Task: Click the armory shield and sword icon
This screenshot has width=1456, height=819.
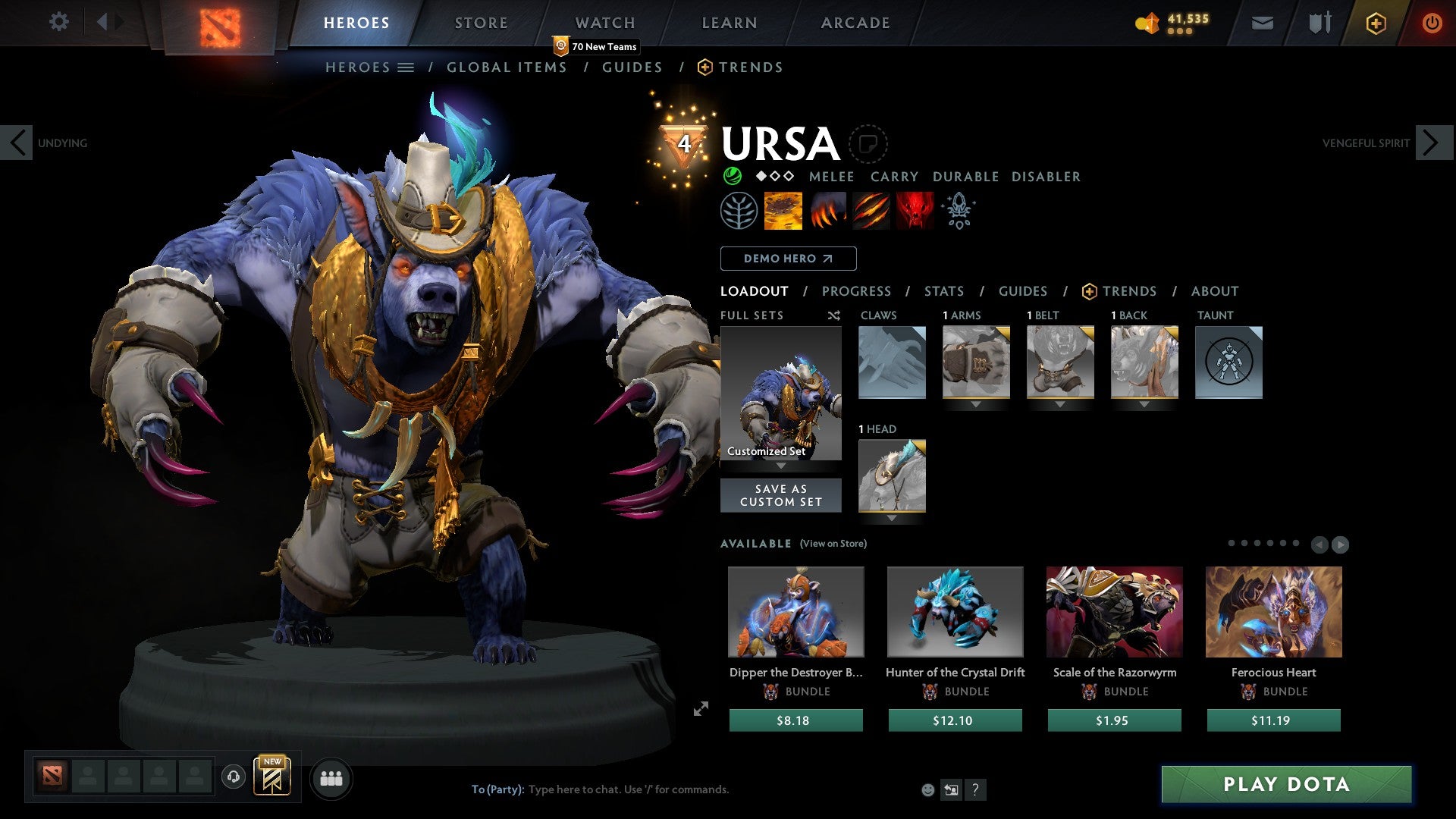Action: [x=1319, y=23]
